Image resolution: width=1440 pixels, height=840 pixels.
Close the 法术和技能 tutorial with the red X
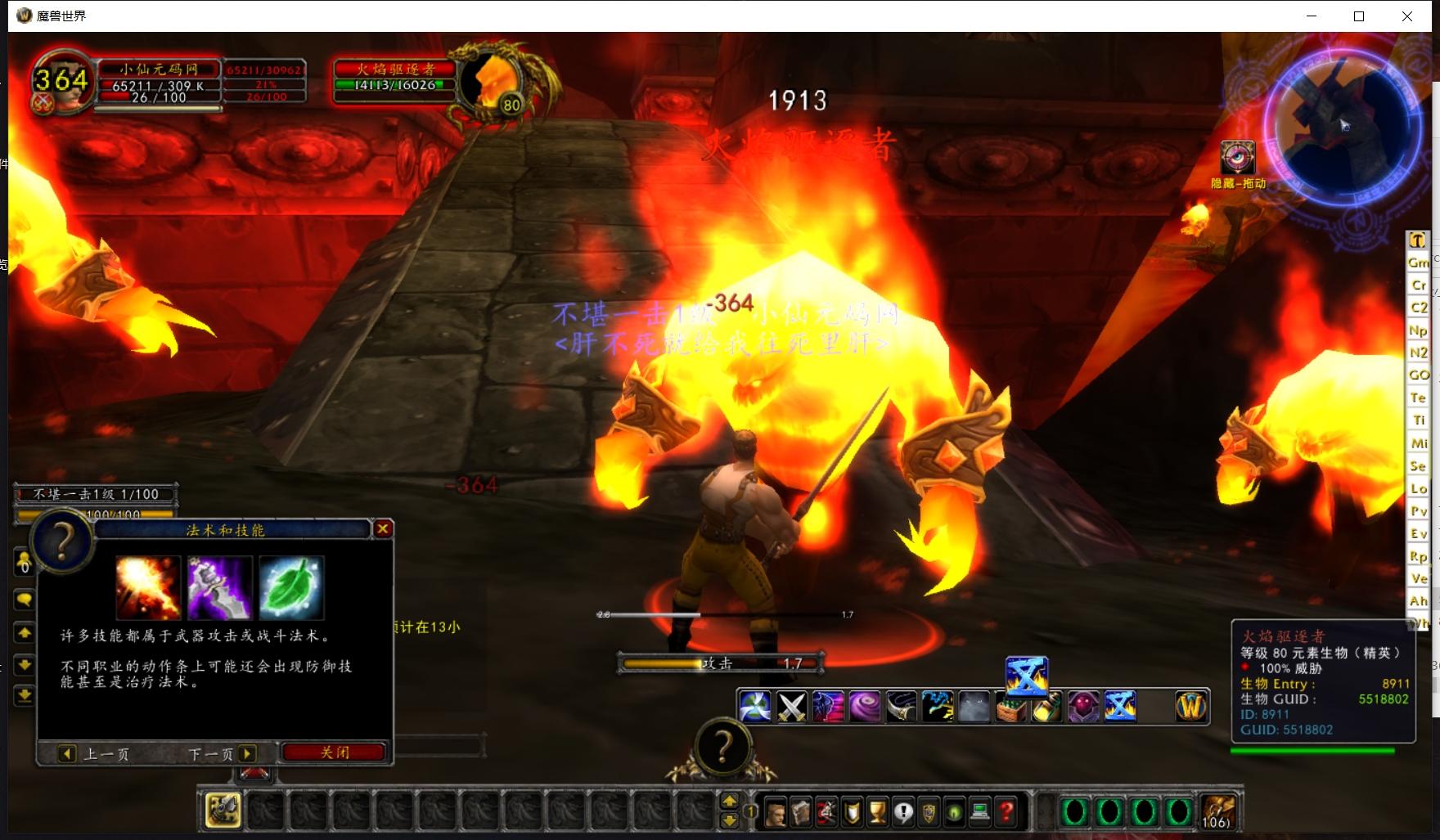pyautogui.click(x=382, y=529)
